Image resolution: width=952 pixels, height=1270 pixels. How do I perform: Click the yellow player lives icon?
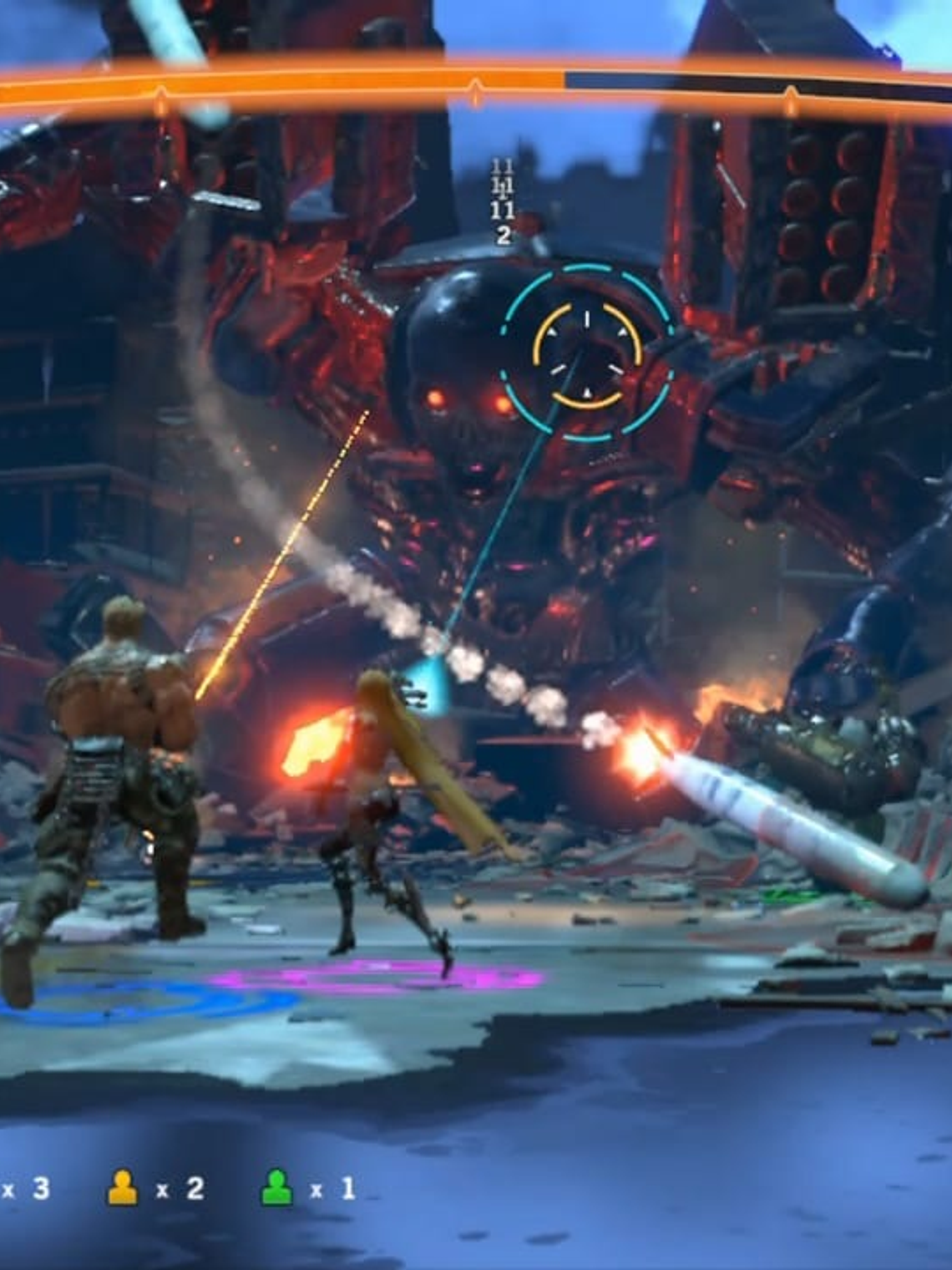point(123,1187)
